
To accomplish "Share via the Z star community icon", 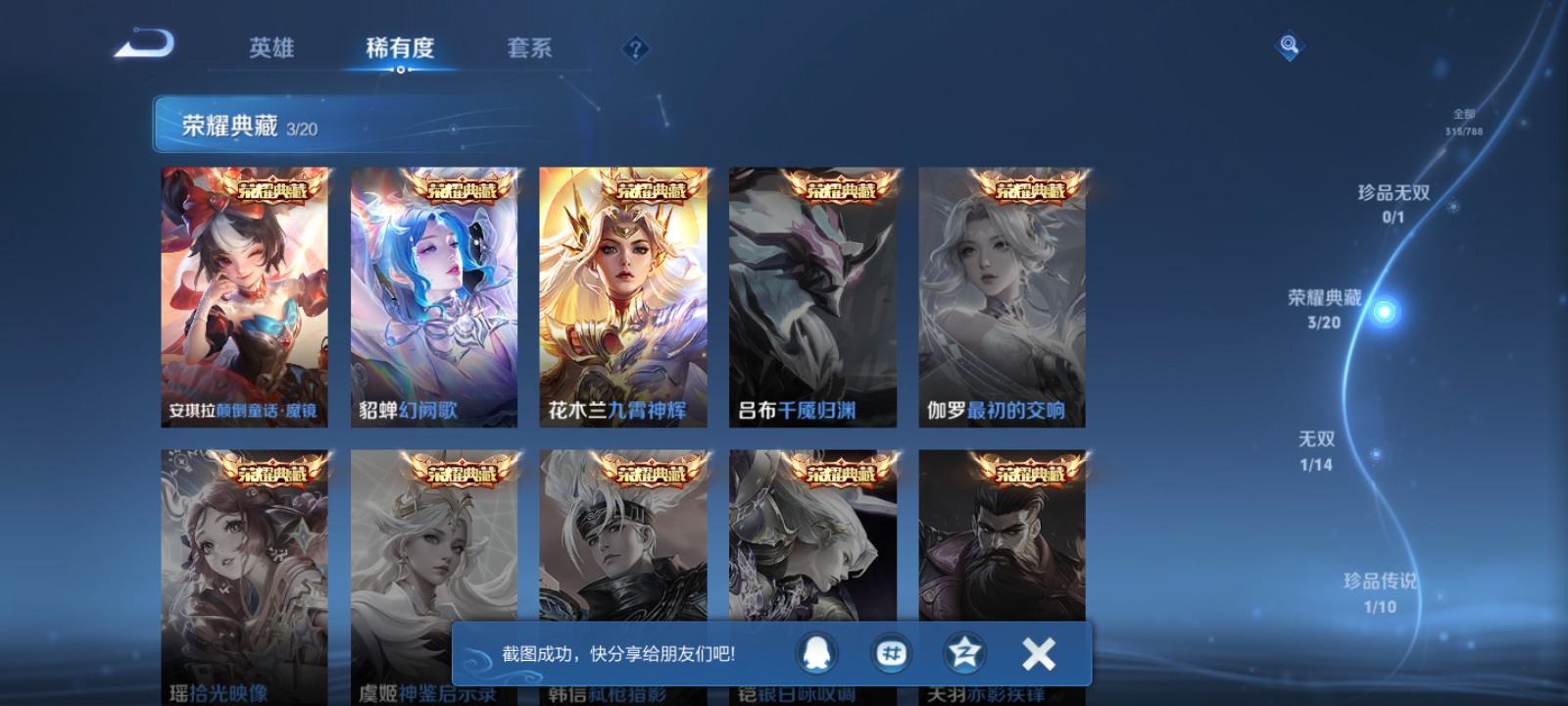I will [x=963, y=654].
